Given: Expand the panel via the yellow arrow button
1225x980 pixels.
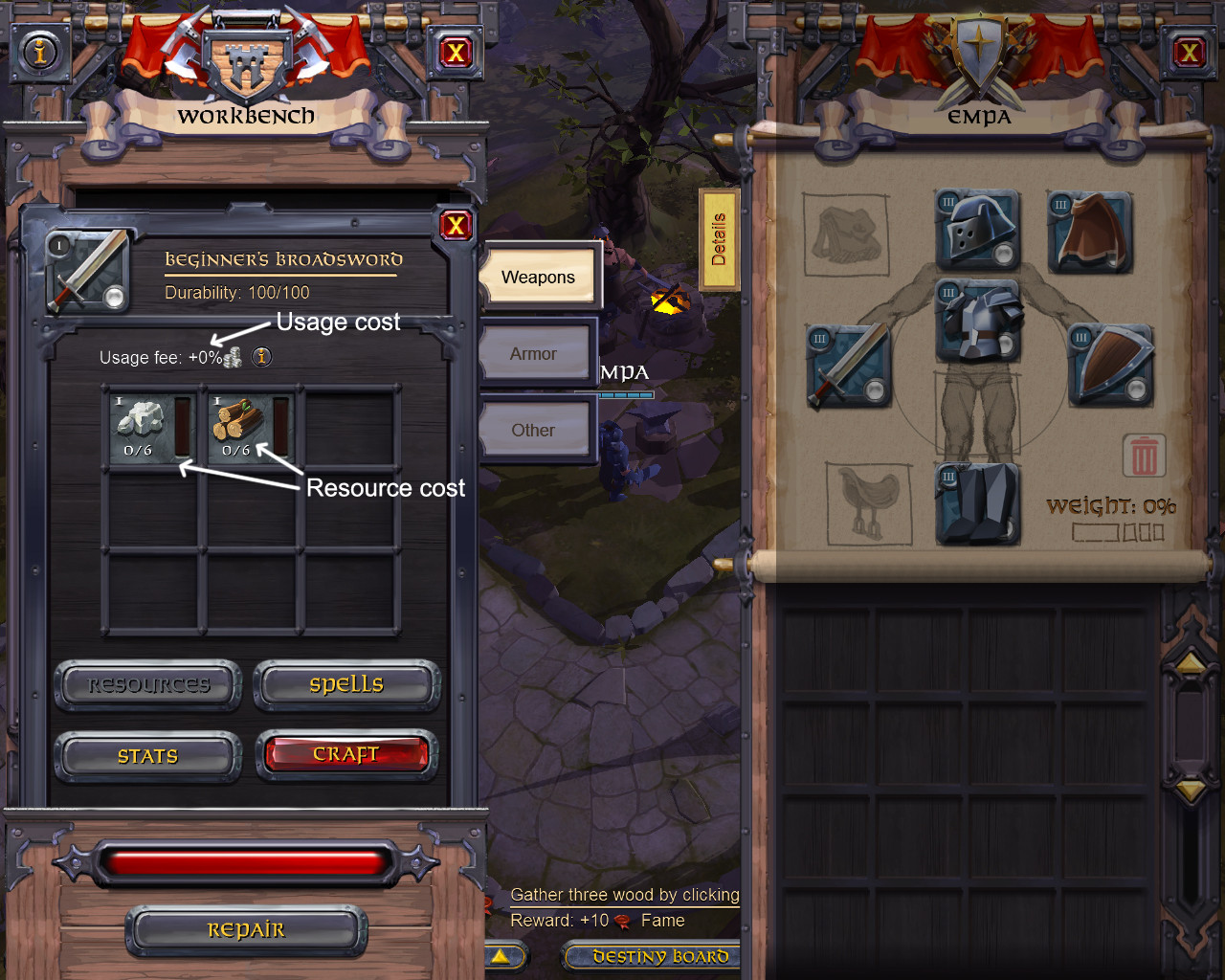Looking at the screenshot, I should (501, 955).
